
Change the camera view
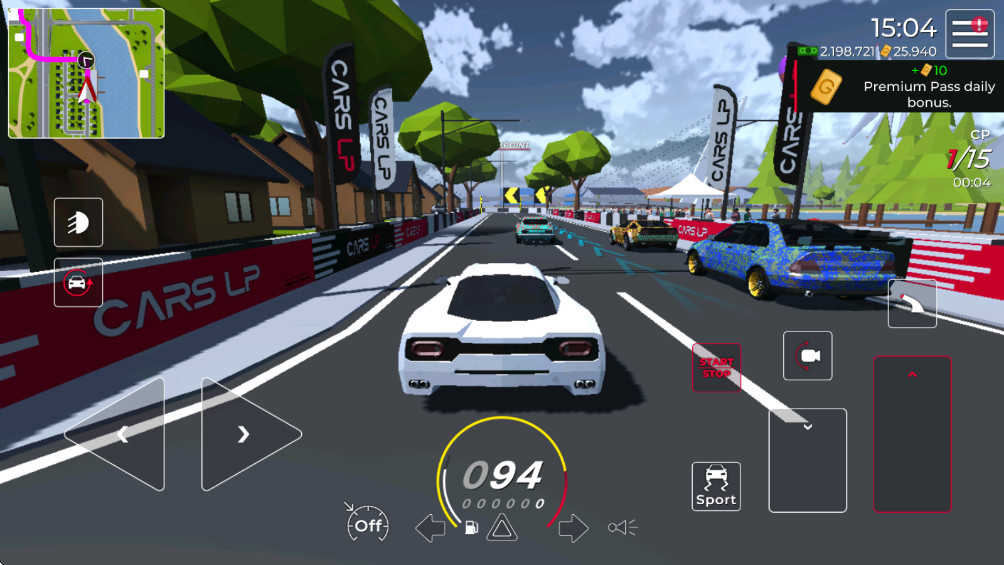pyautogui.click(x=807, y=356)
